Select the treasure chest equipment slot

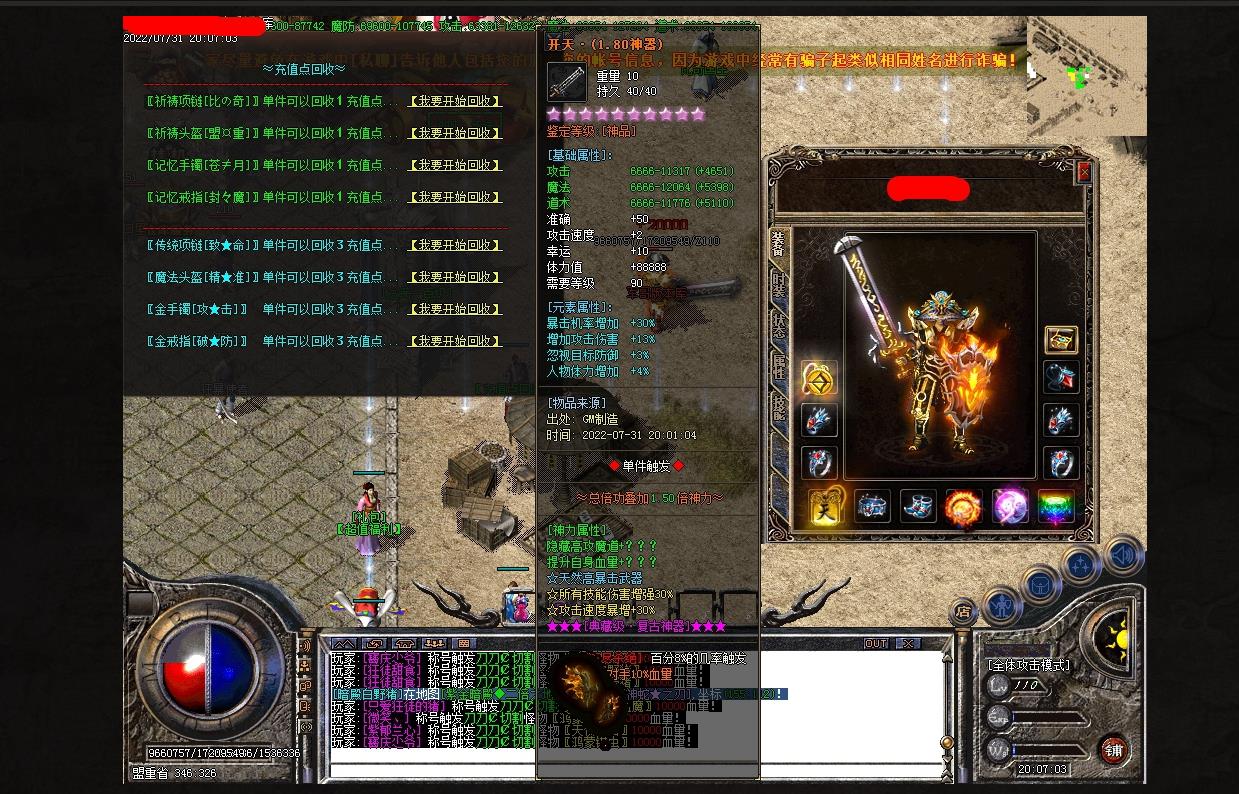coord(1061,340)
